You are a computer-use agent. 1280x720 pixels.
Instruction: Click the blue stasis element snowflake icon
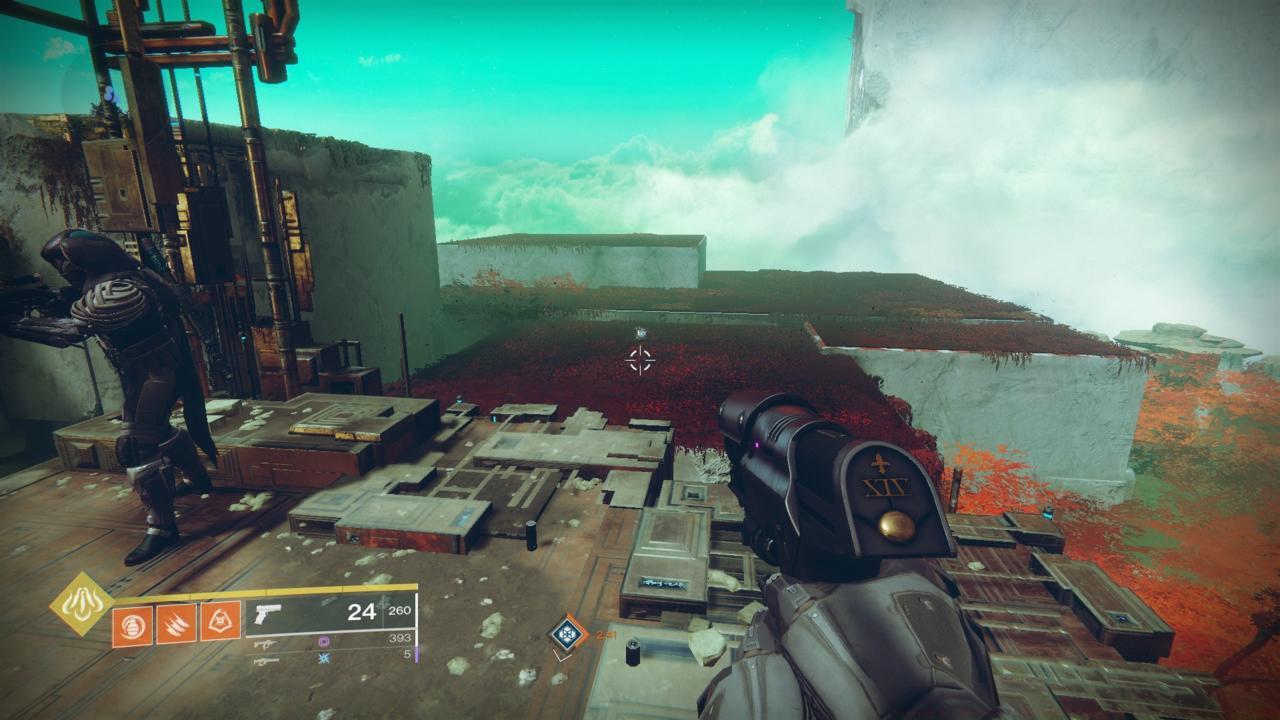click(x=323, y=659)
